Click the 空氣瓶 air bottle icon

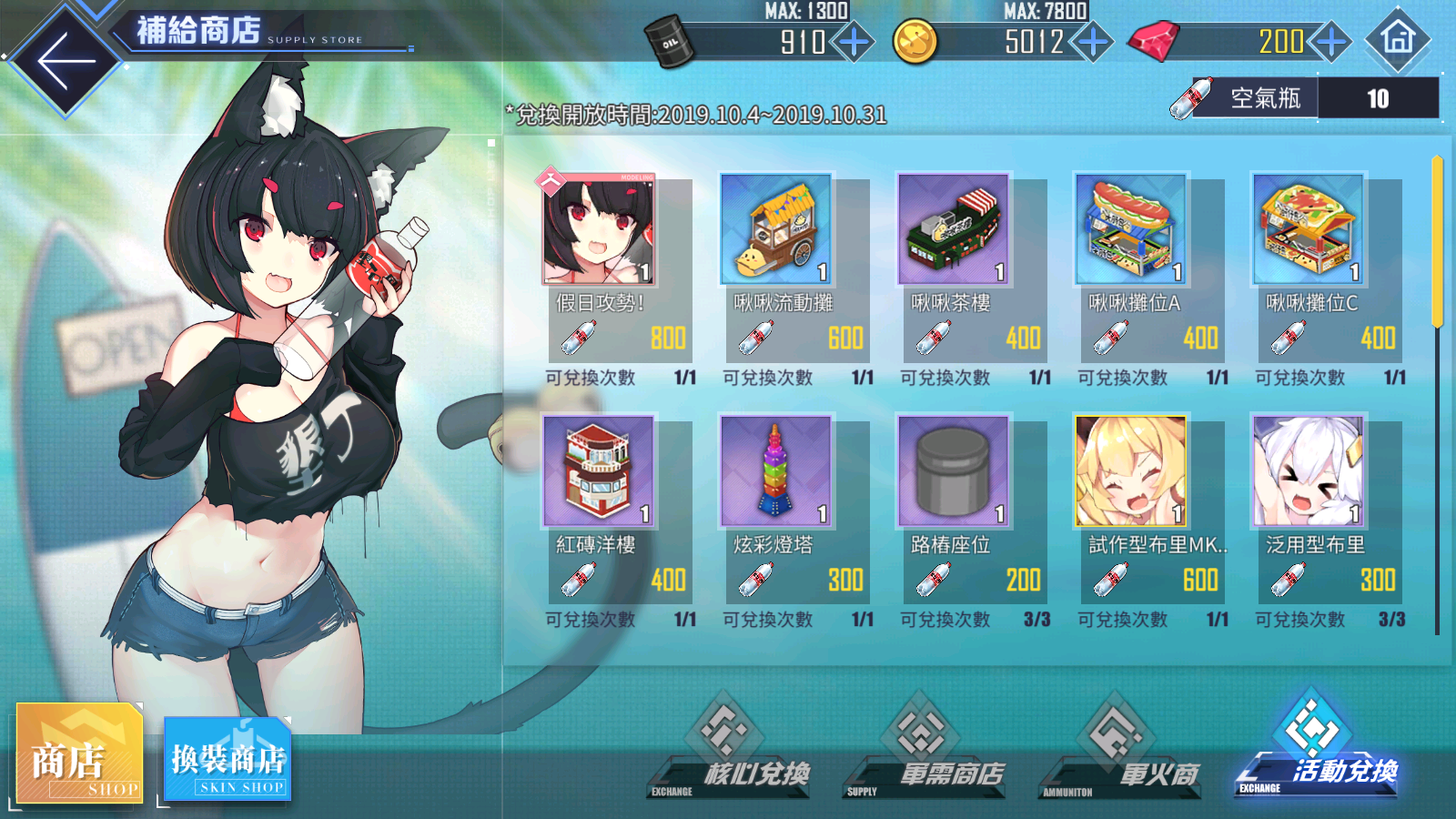[1195, 96]
